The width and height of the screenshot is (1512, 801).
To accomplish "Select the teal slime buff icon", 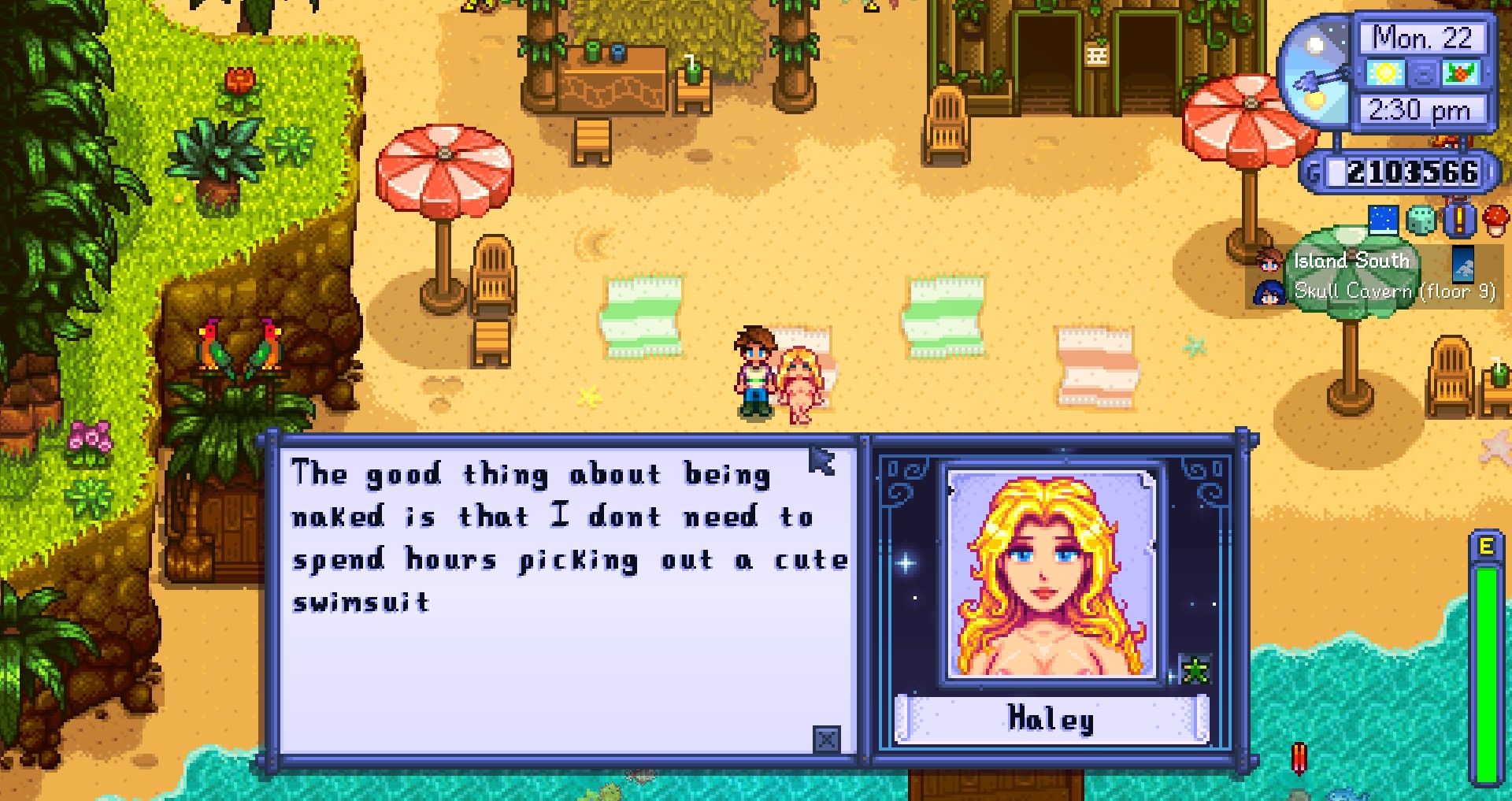I will [x=1421, y=221].
